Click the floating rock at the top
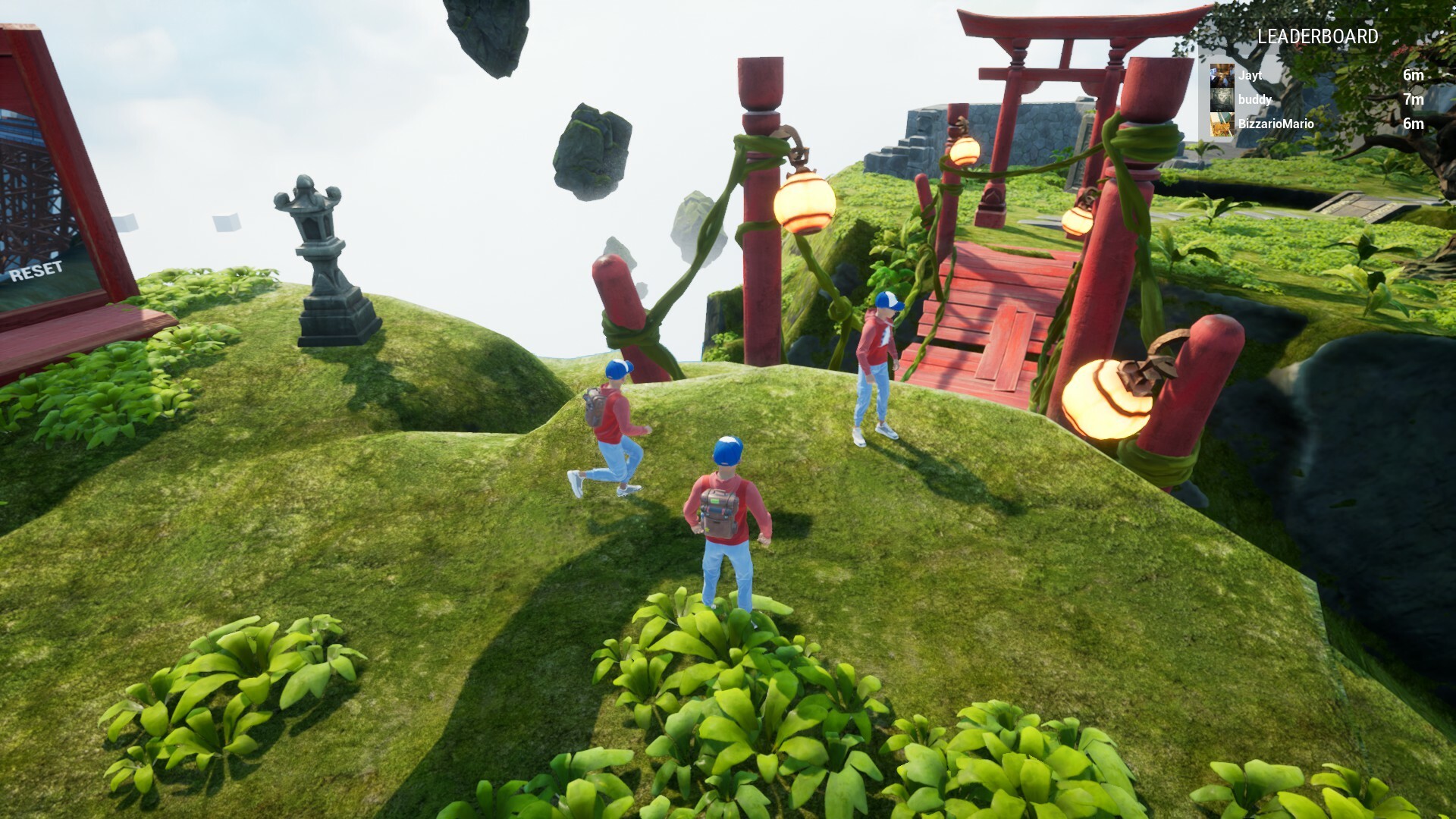The image size is (1456, 819). [489, 30]
